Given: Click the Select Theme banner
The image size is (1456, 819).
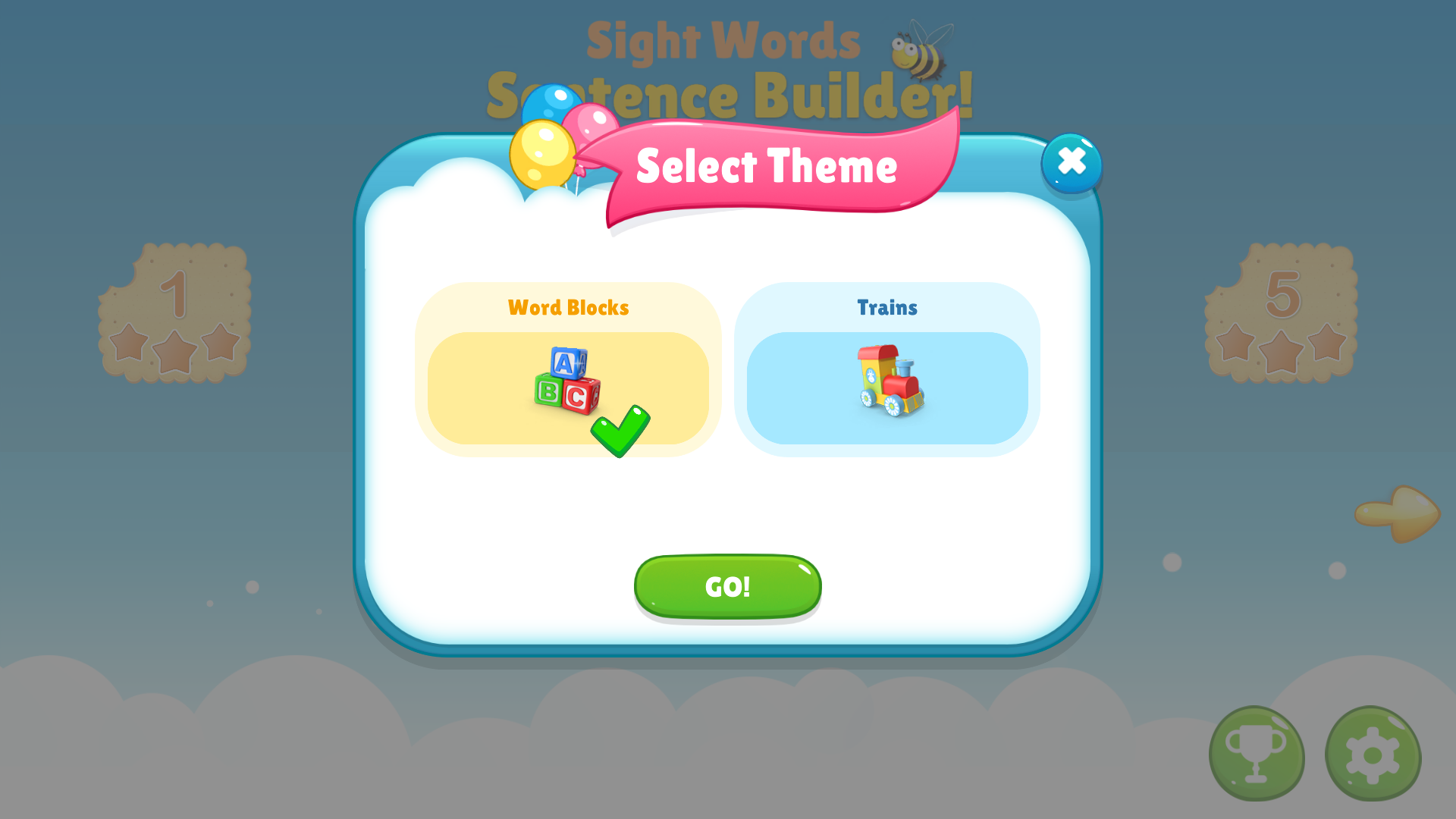Looking at the screenshot, I should click(x=768, y=167).
